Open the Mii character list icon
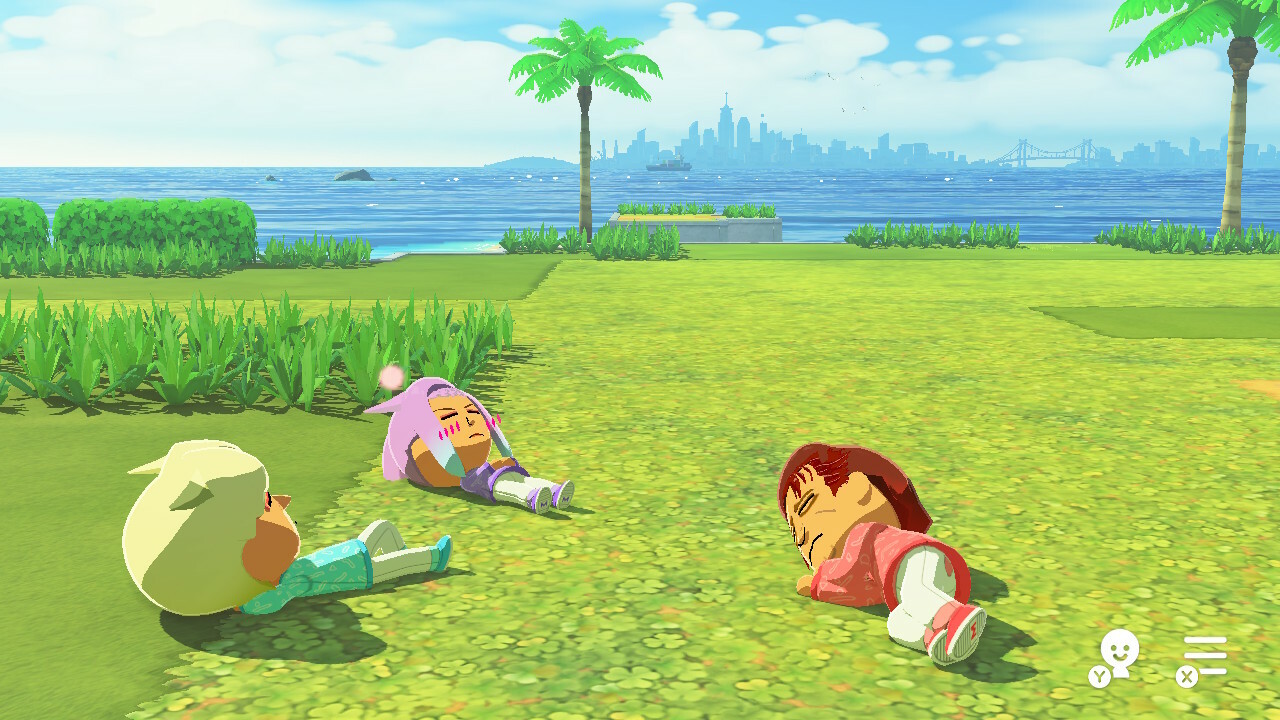The width and height of the screenshot is (1280, 720). tap(1118, 655)
